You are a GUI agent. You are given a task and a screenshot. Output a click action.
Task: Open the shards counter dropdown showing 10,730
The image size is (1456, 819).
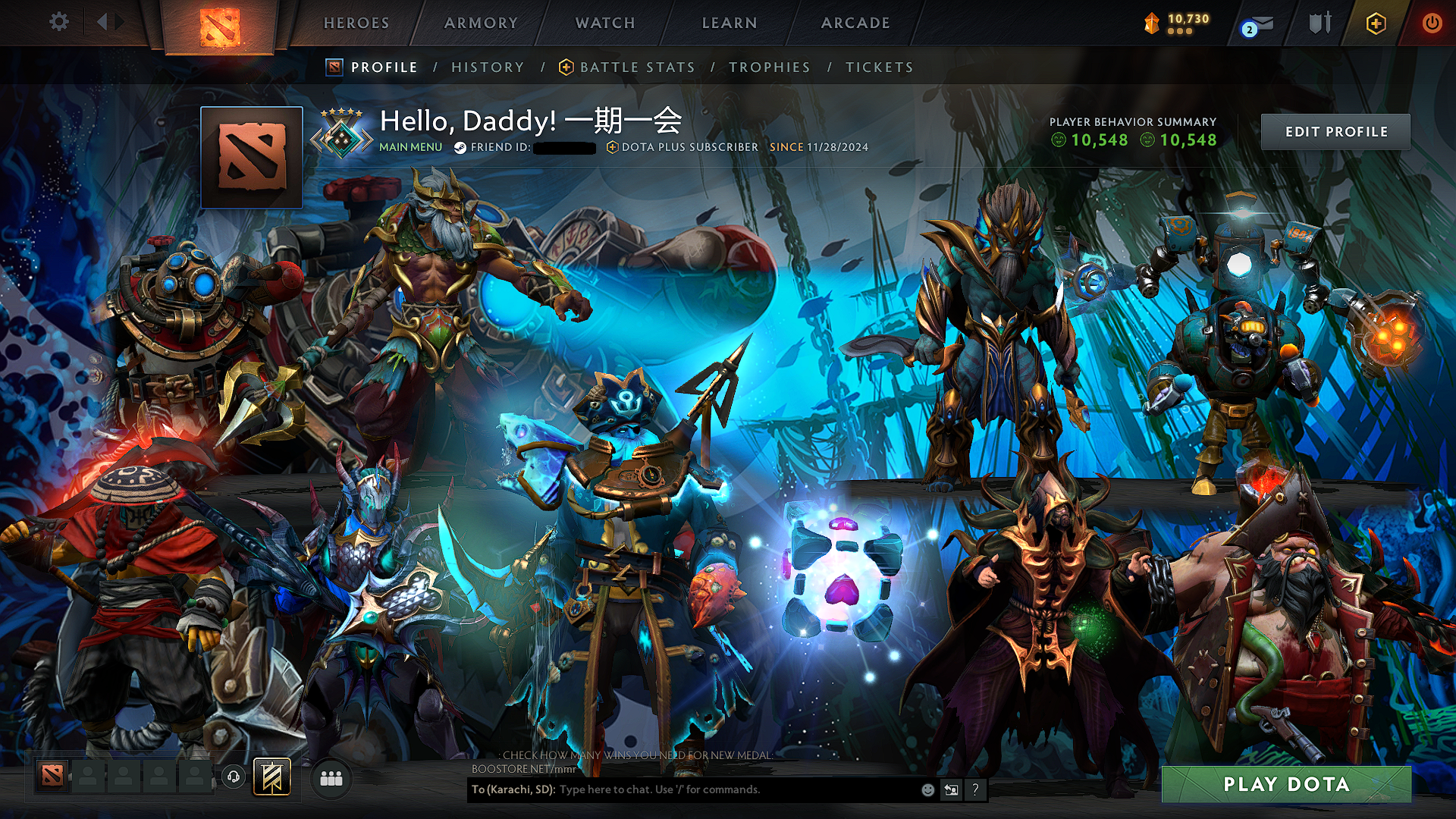pos(1175,22)
